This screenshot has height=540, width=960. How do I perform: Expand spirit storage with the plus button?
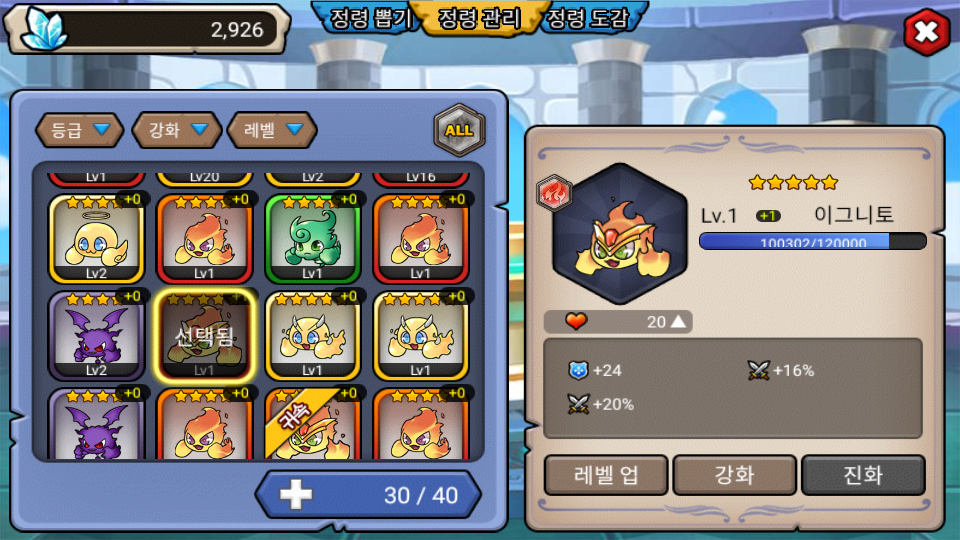pyautogui.click(x=296, y=495)
